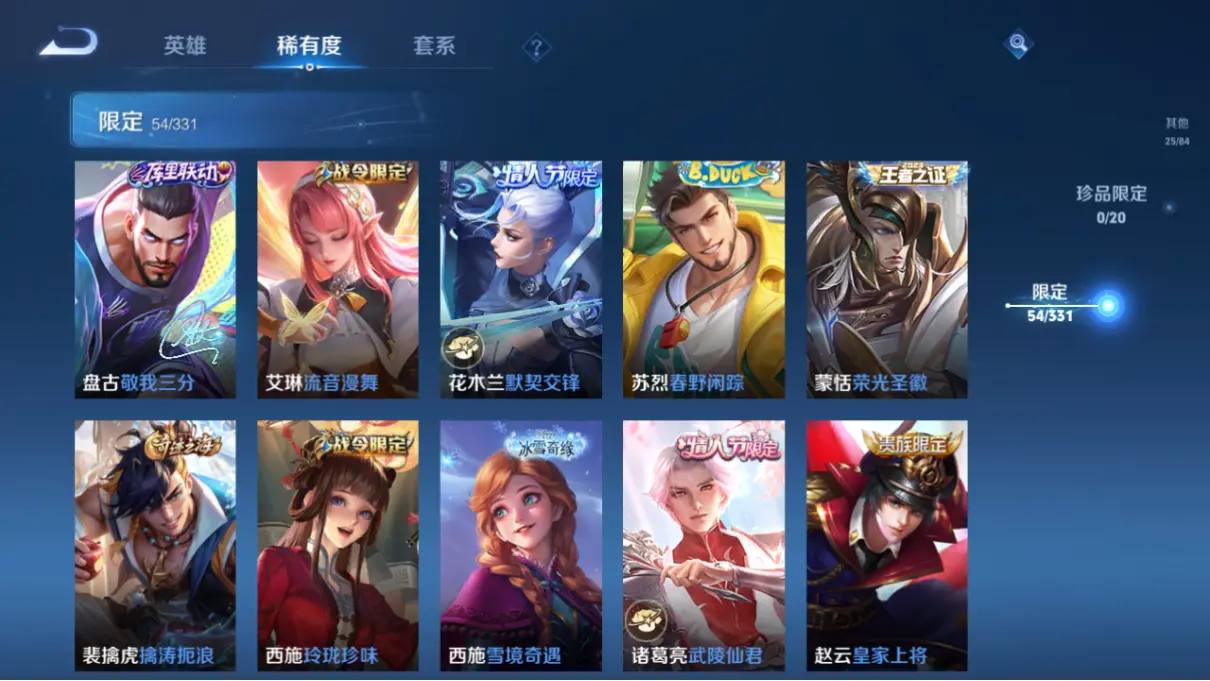Switch to the 英雄 tab
1210x681 pixels.
tap(185, 46)
